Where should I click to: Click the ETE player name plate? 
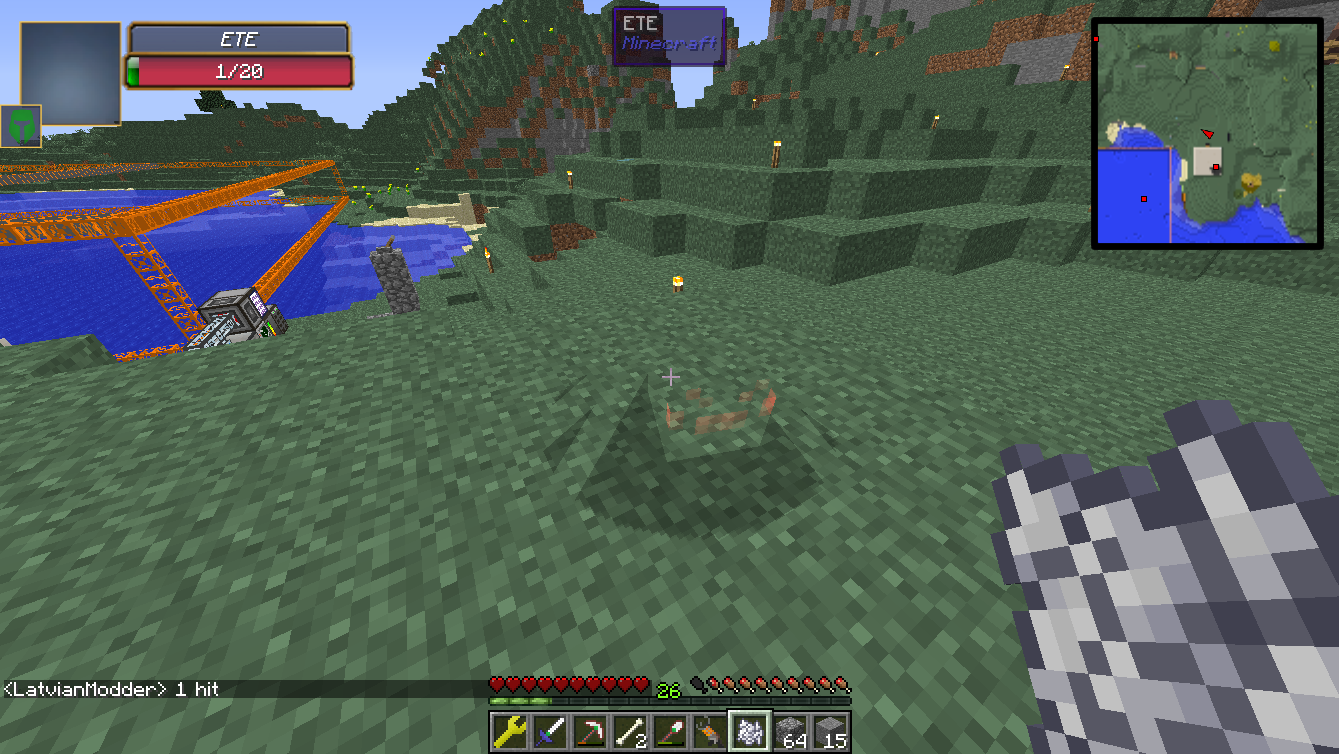pos(239,40)
